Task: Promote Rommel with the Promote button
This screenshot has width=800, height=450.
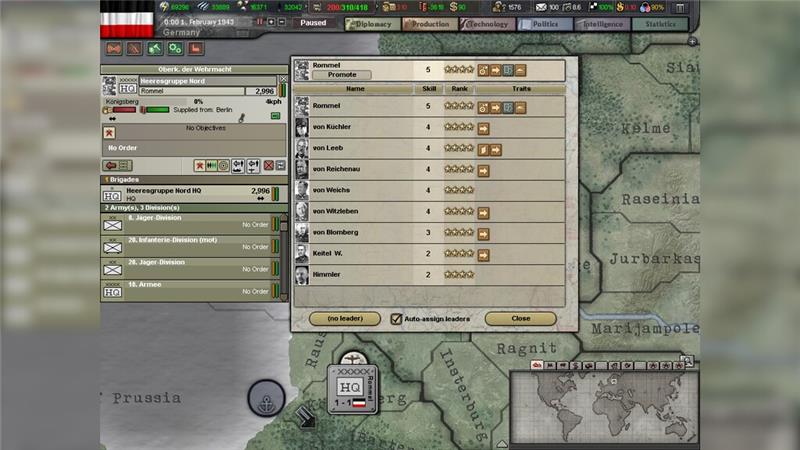Action: click(x=342, y=75)
